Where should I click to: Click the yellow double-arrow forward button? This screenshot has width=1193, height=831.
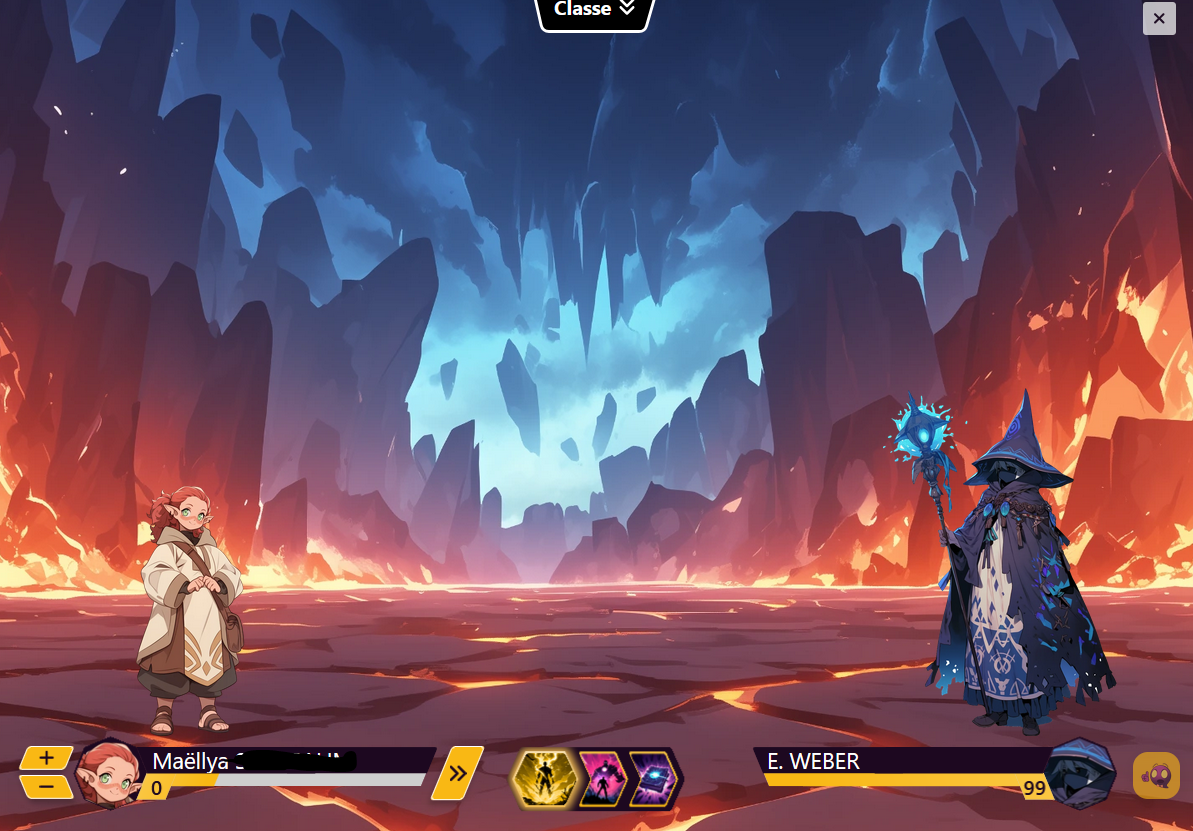458,773
